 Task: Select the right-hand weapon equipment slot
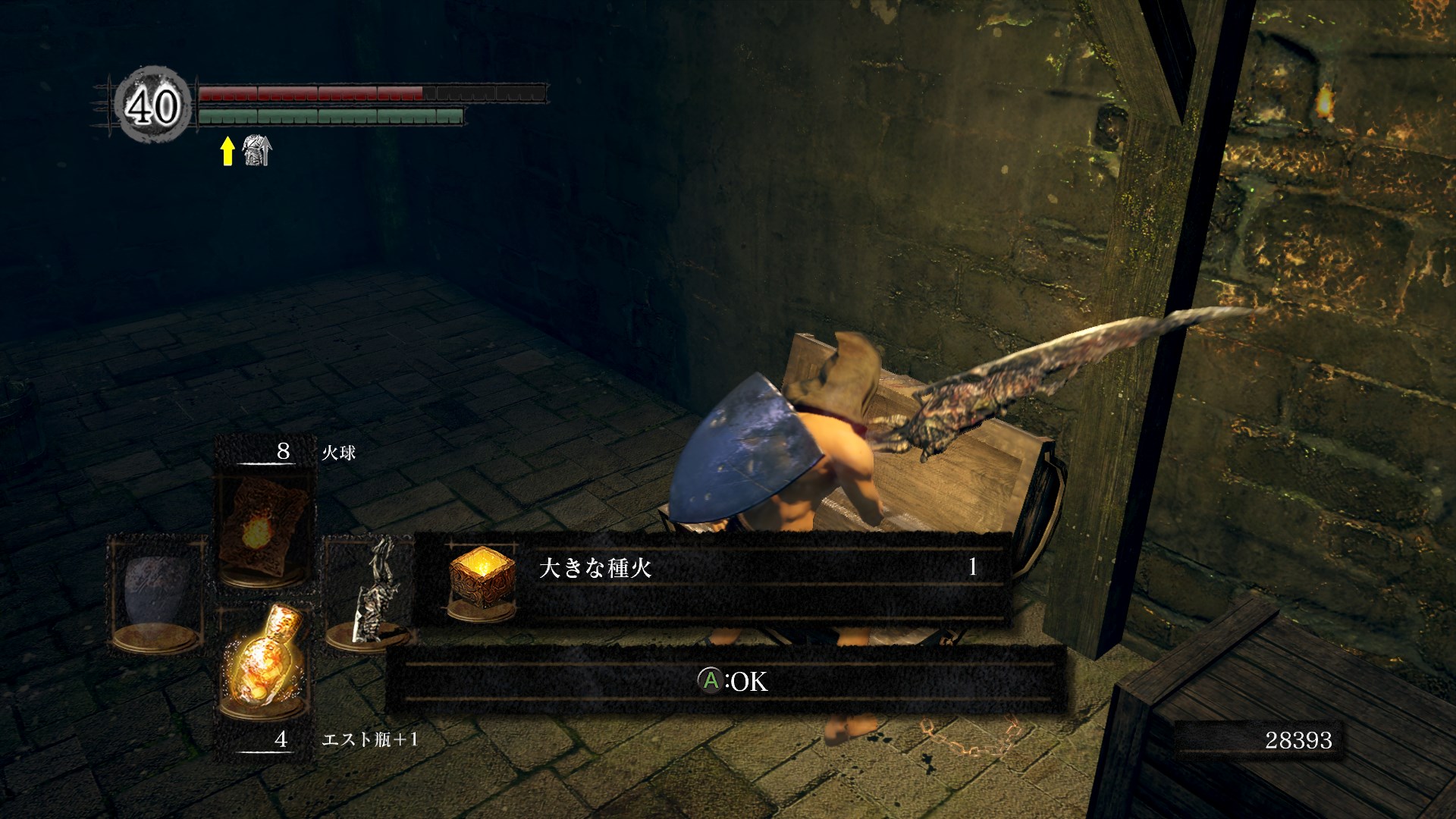pos(369,594)
